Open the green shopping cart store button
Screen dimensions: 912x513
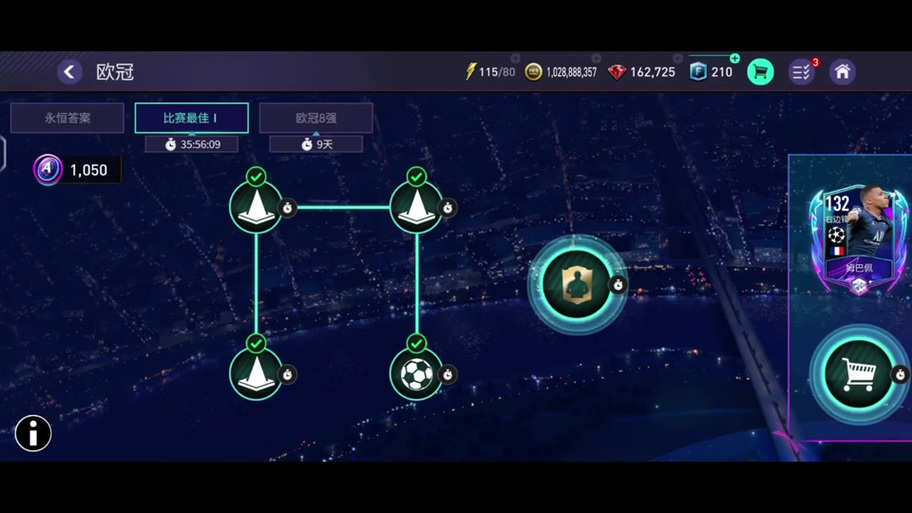point(760,72)
